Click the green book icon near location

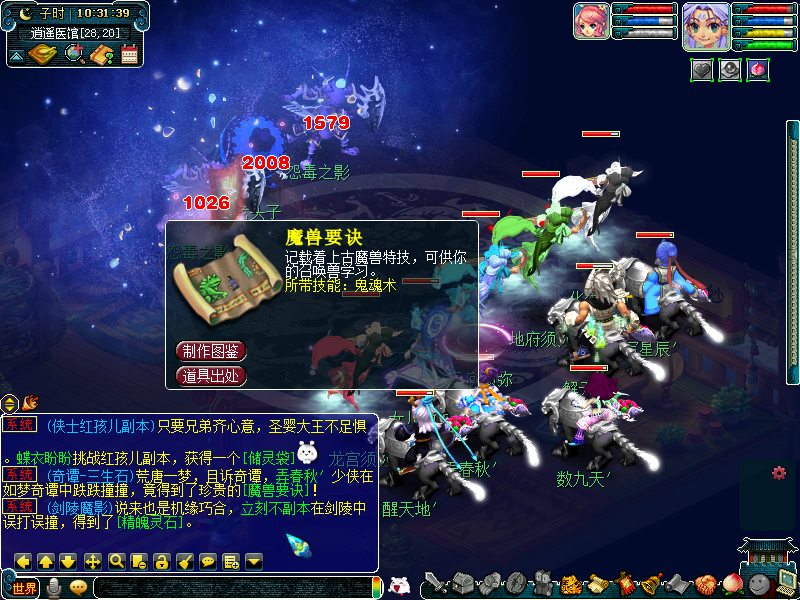click(x=43, y=55)
